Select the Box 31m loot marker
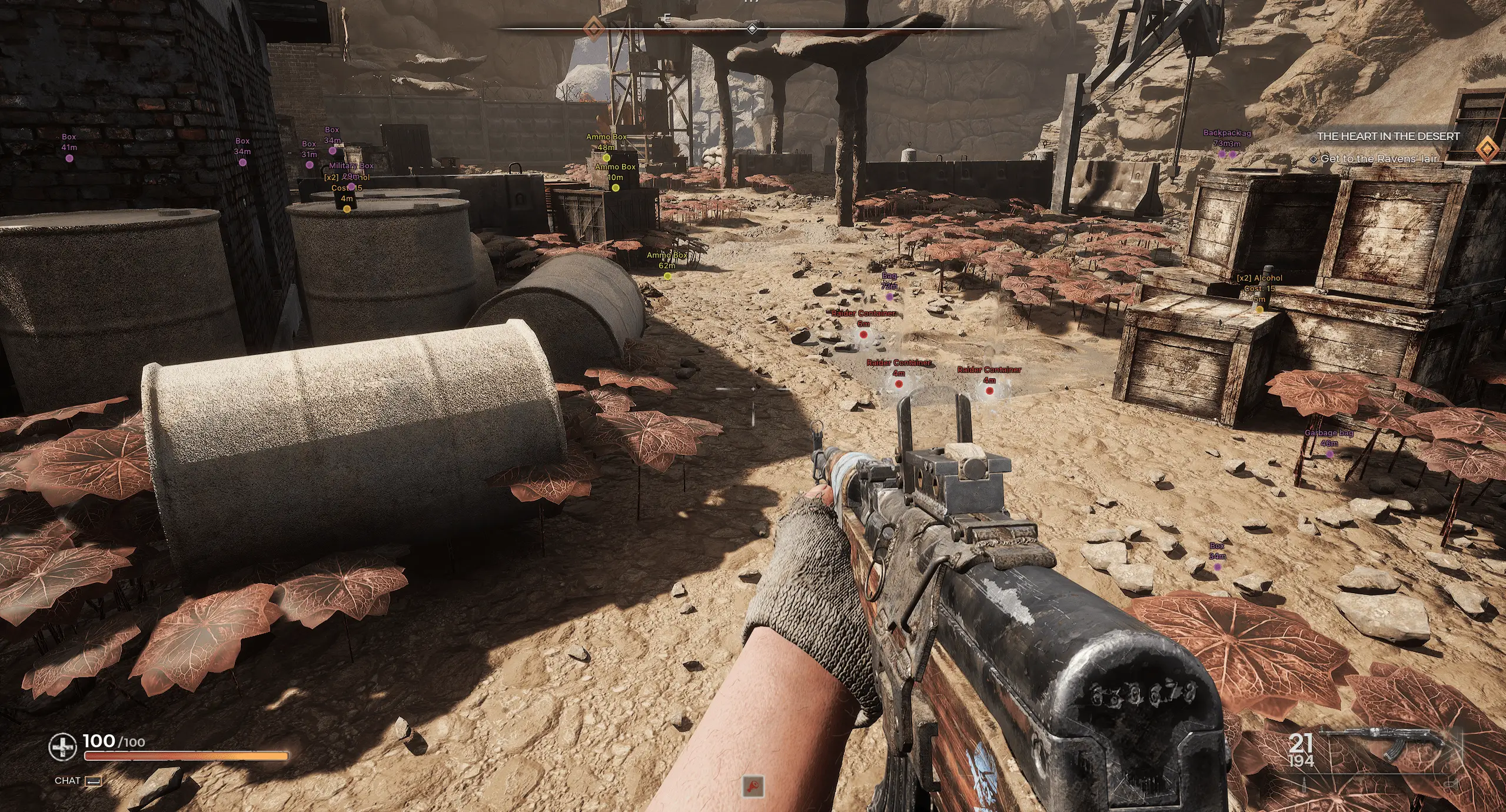Screen dimensions: 1506x812 (x=310, y=165)
